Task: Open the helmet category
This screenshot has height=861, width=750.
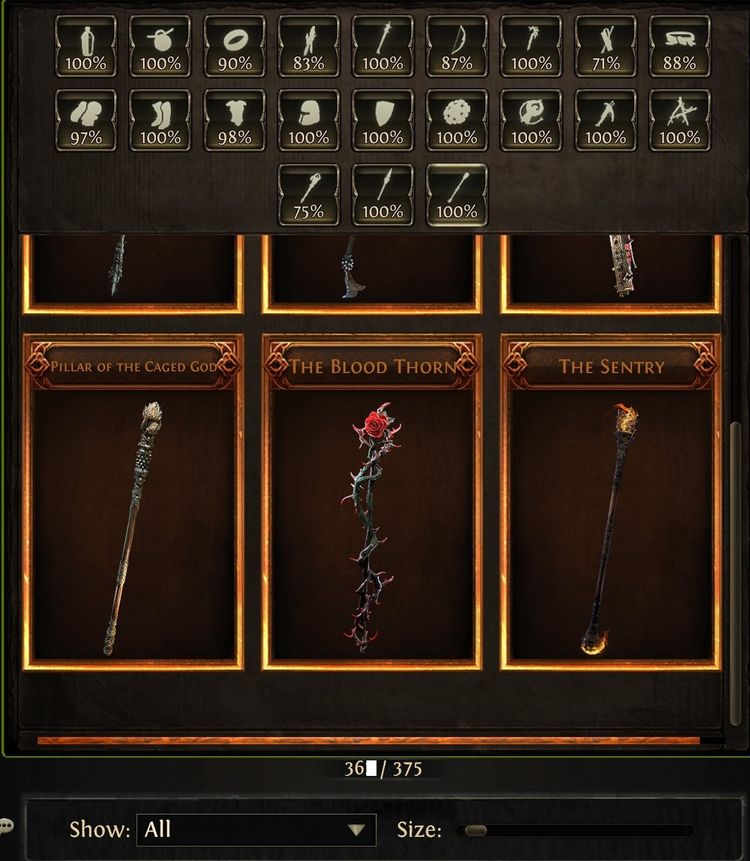Action: coord(308,120)
